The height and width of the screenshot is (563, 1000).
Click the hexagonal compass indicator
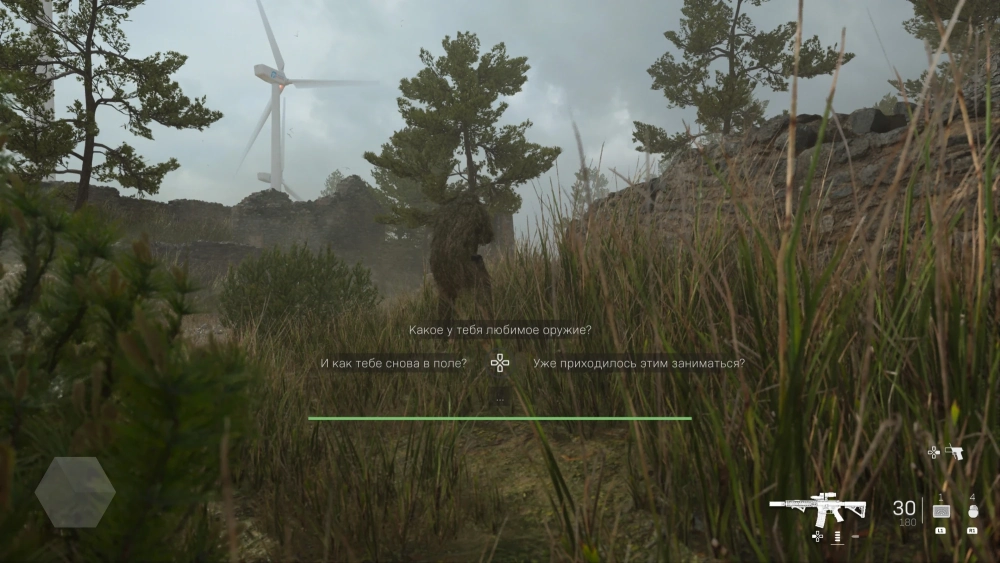point(75,492)
